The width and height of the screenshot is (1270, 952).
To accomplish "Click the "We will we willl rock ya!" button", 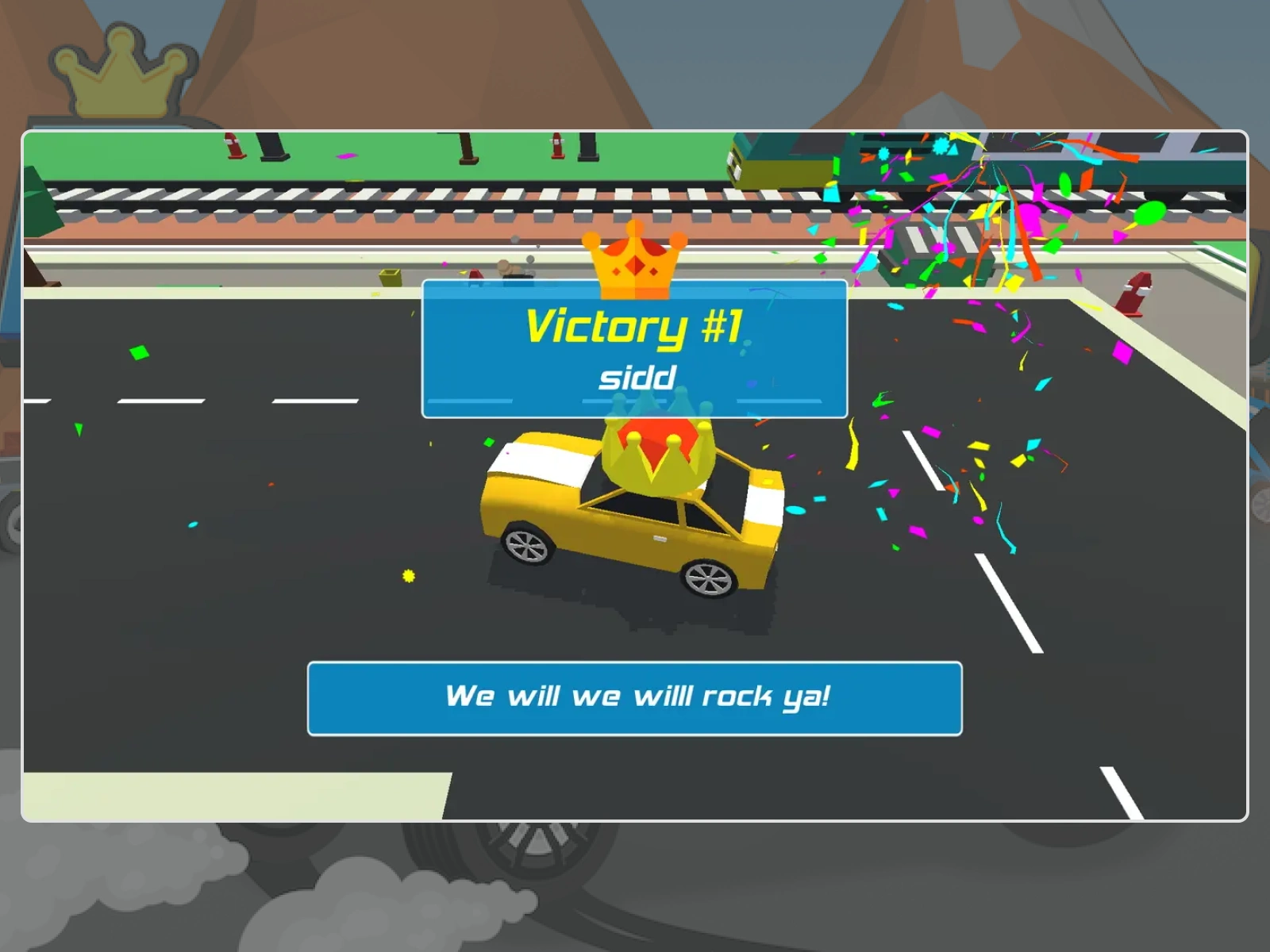I will tap(635, 698).
